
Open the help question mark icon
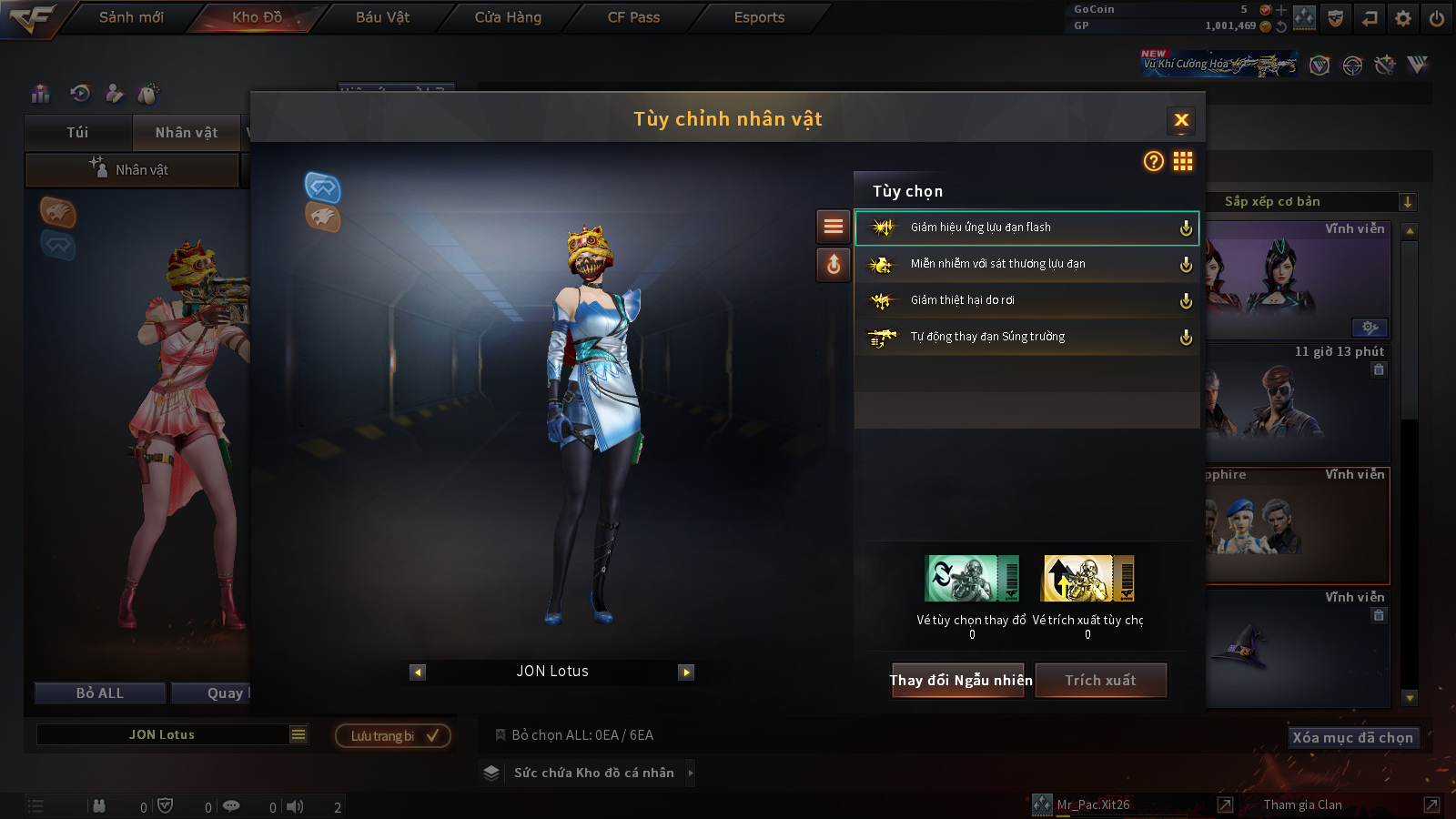tap(1153, 161)
